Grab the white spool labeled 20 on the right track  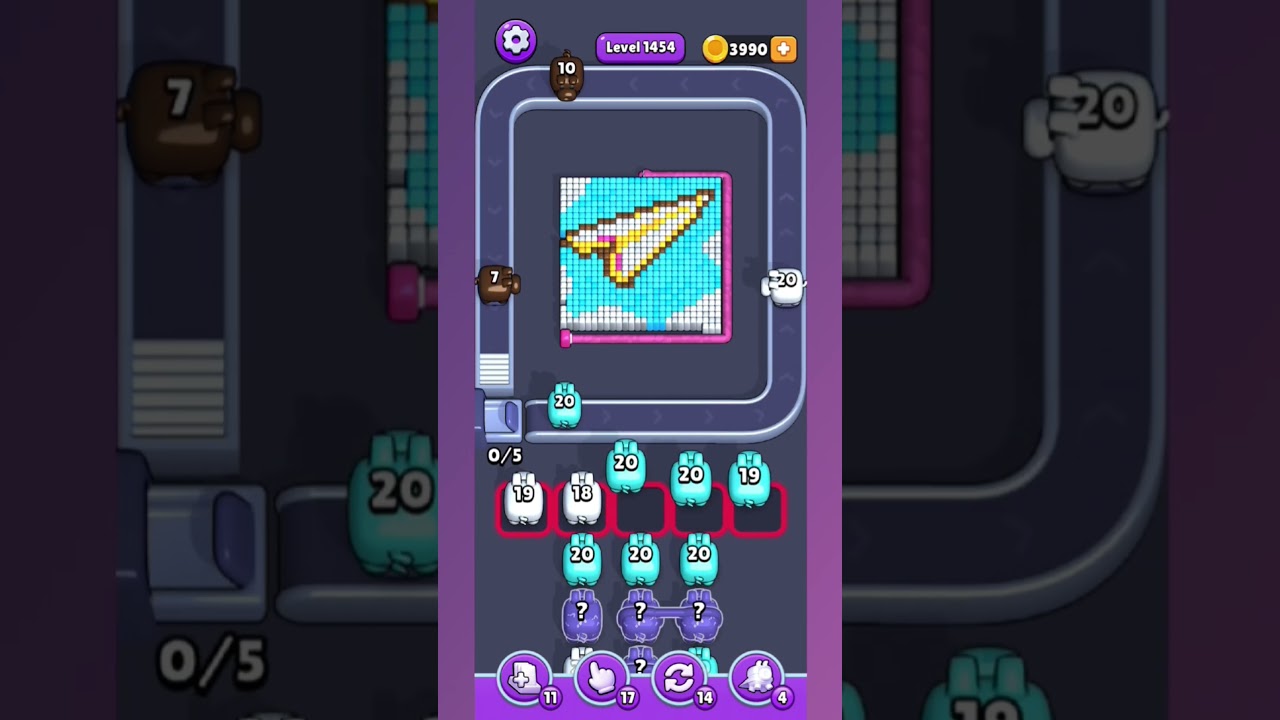coord(784,283)
